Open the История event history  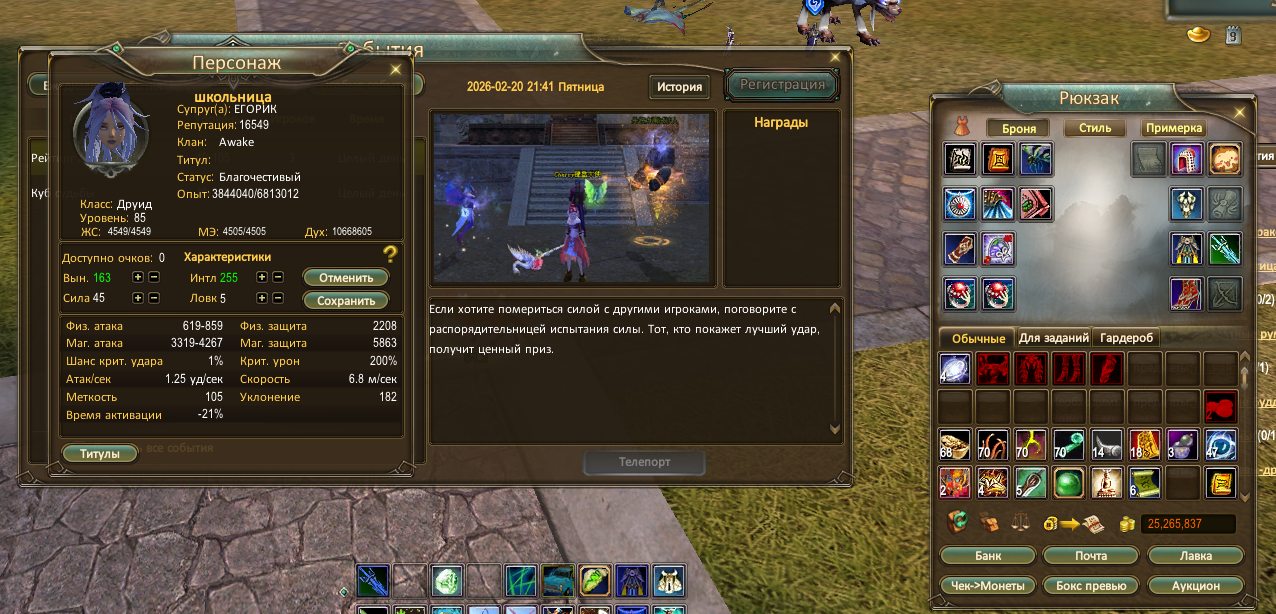(x=679, y=87)
